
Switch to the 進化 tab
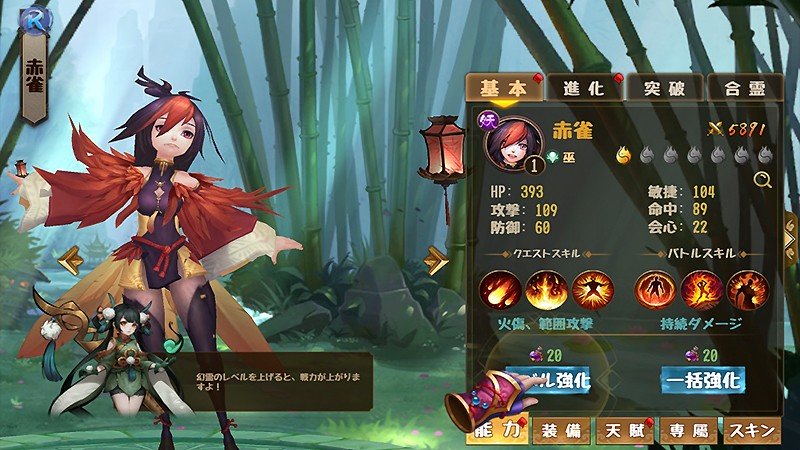pyautogui.click(x=586, y=88)
